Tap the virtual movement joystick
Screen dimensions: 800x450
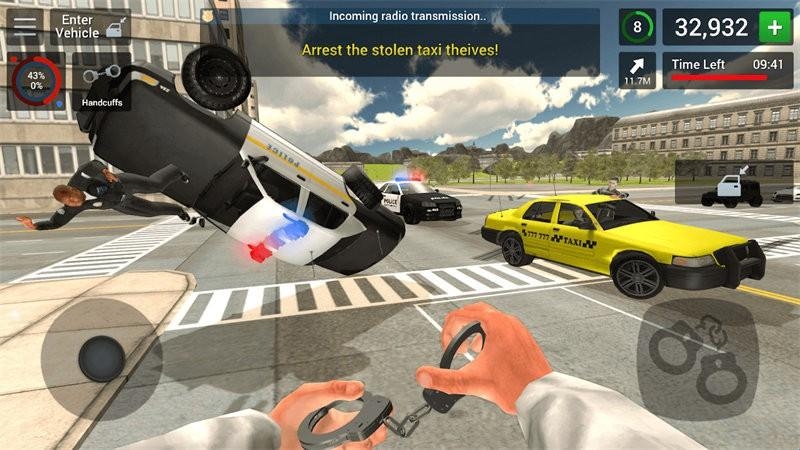click(101, 355)
